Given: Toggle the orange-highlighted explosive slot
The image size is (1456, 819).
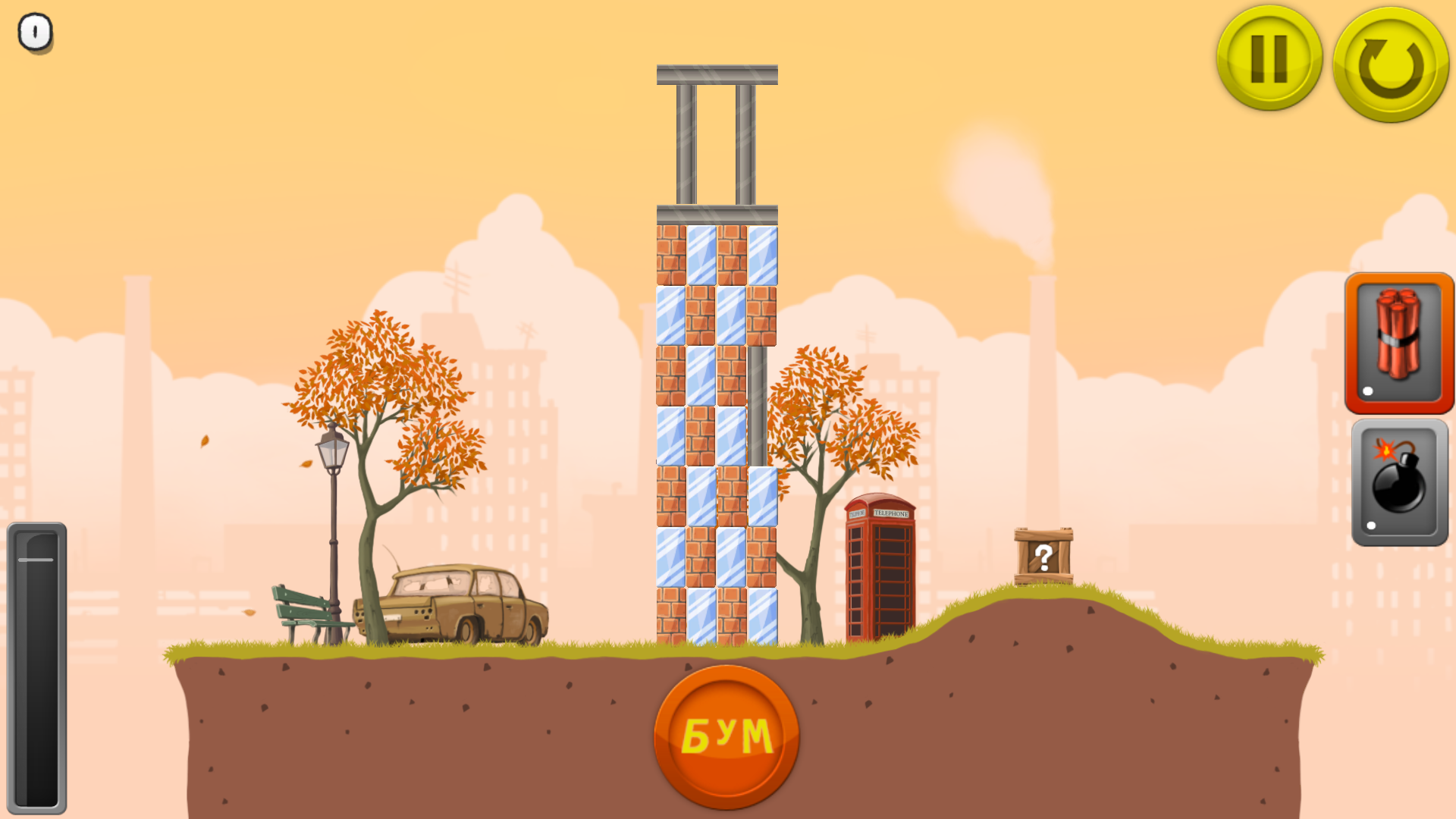Looking at the screenshot, I should click(x=1398, y=343).
